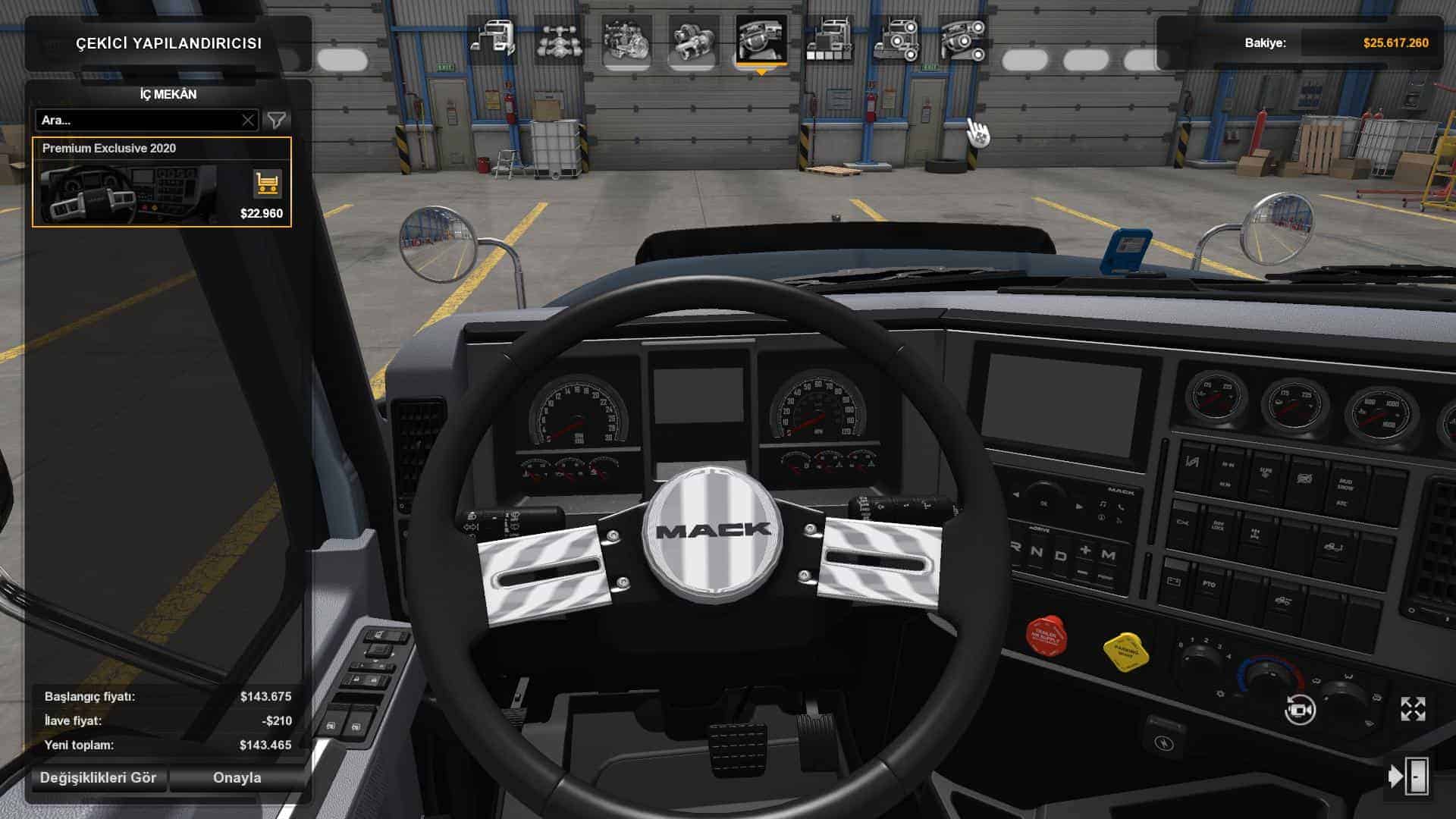Viewport: 1456px width, 819px height.
Task: Click the Değişiklikleri Gör button
Action: (x=98, y=777)
